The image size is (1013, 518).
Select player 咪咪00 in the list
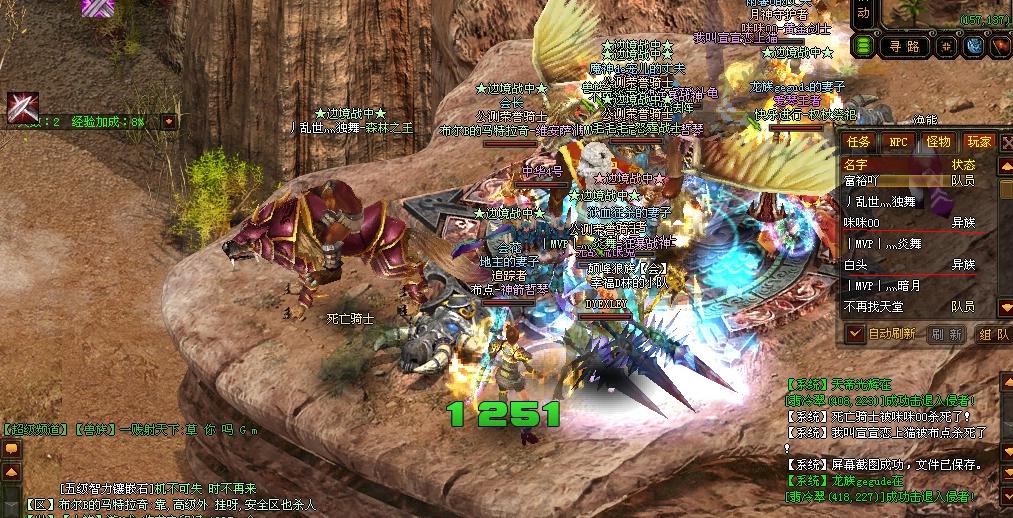862,223
